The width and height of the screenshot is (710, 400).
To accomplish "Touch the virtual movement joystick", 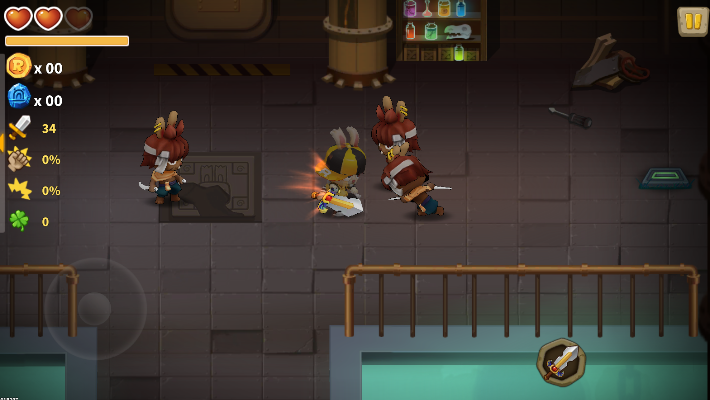I will [x=95, y=308].
